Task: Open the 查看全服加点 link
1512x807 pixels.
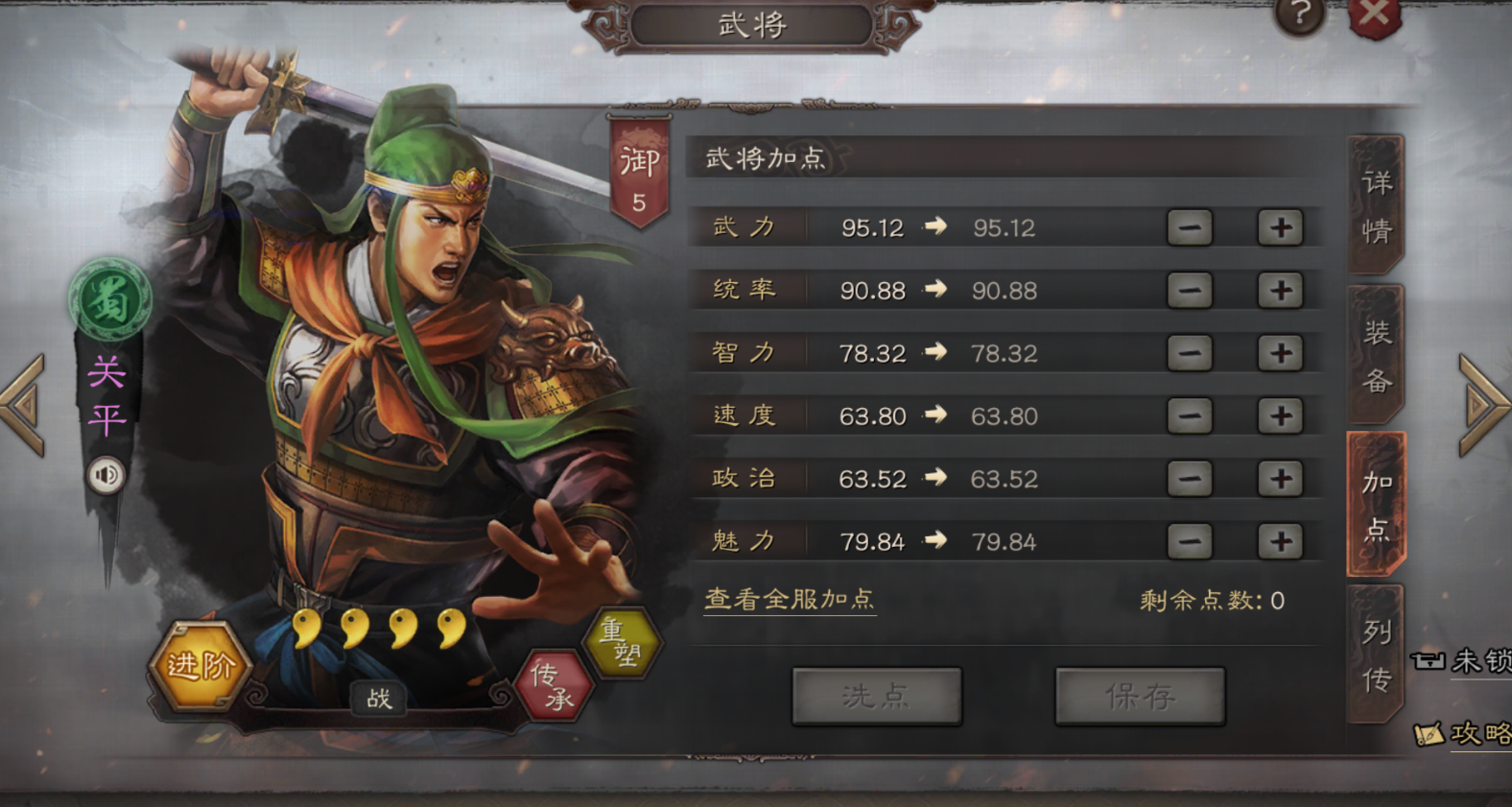Action: (790, 600)
